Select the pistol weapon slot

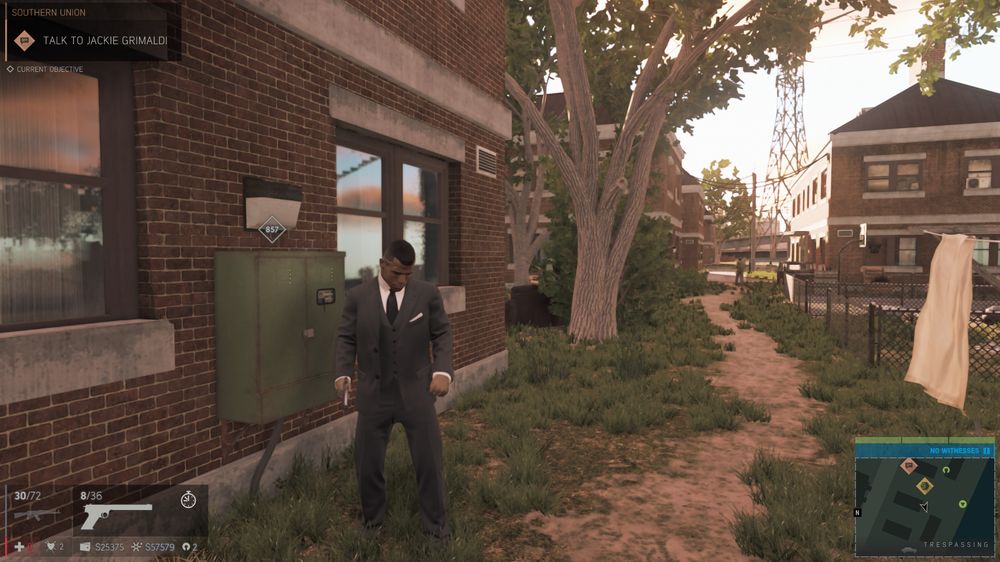coord(116,514)
